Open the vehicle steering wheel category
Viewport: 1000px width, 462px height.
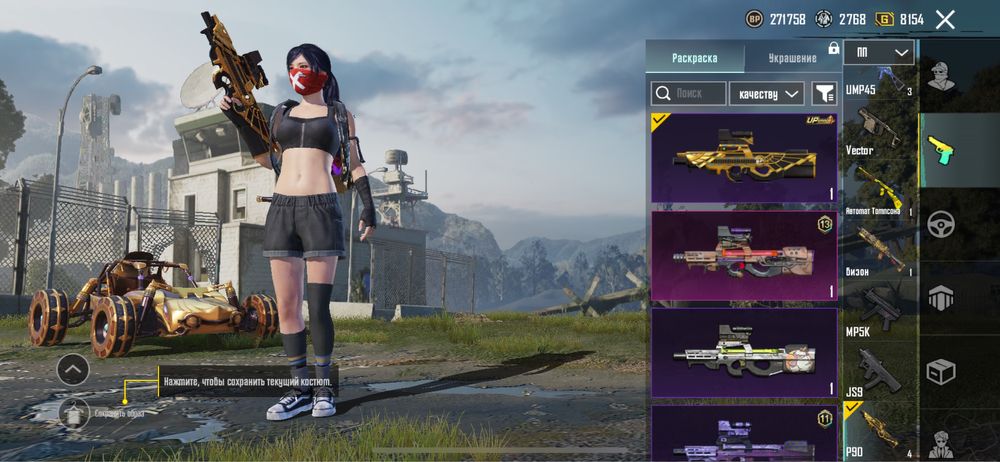tap(940, 223)
